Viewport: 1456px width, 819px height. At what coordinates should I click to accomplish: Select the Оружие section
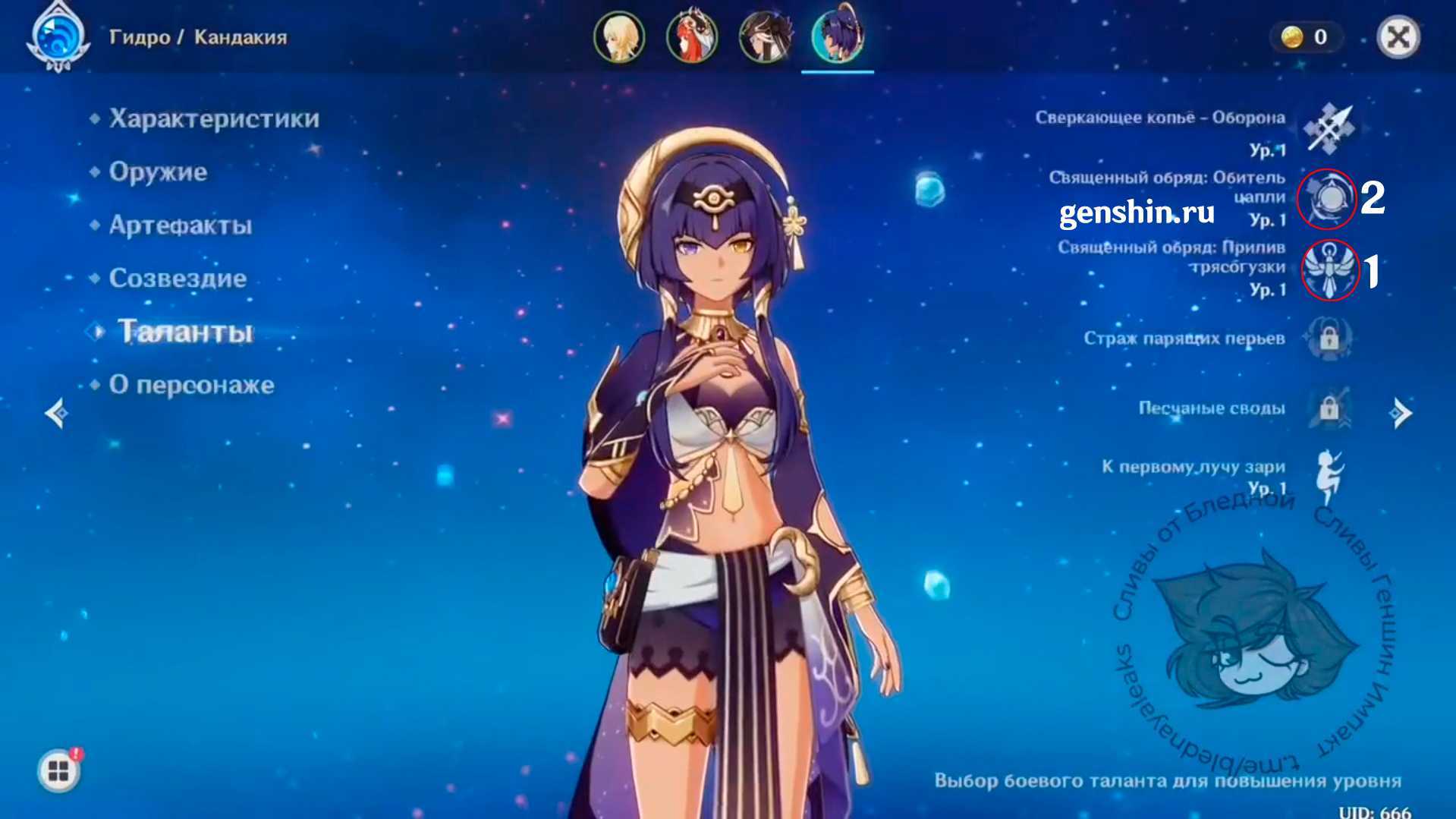[x=158, y=172]
